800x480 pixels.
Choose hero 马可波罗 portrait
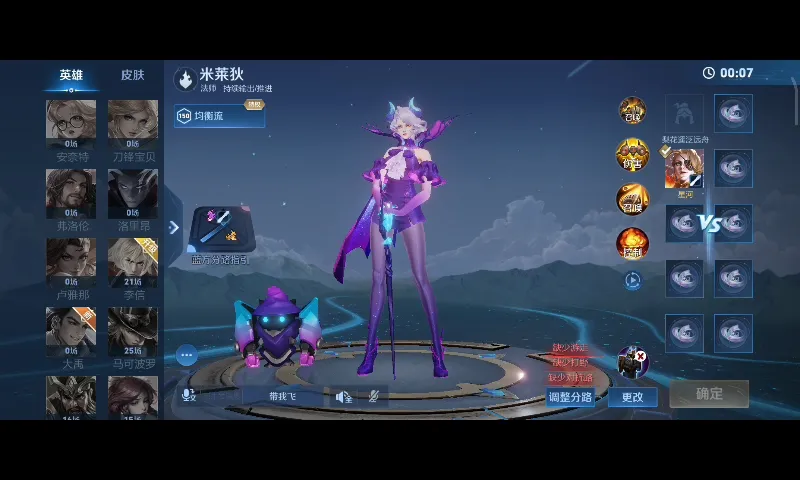[x=133, y=331]
